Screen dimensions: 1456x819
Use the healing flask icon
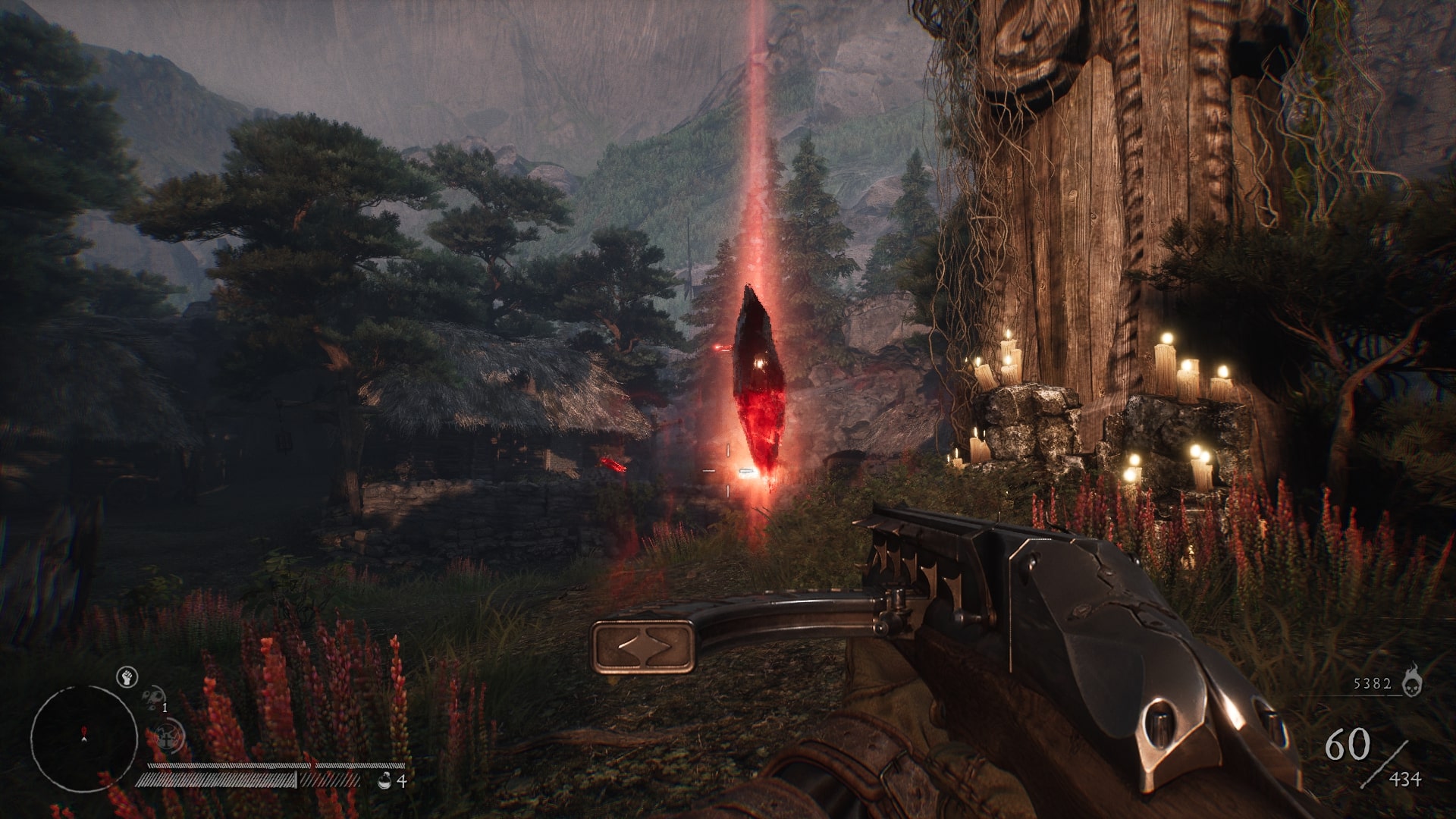[384, 780]
